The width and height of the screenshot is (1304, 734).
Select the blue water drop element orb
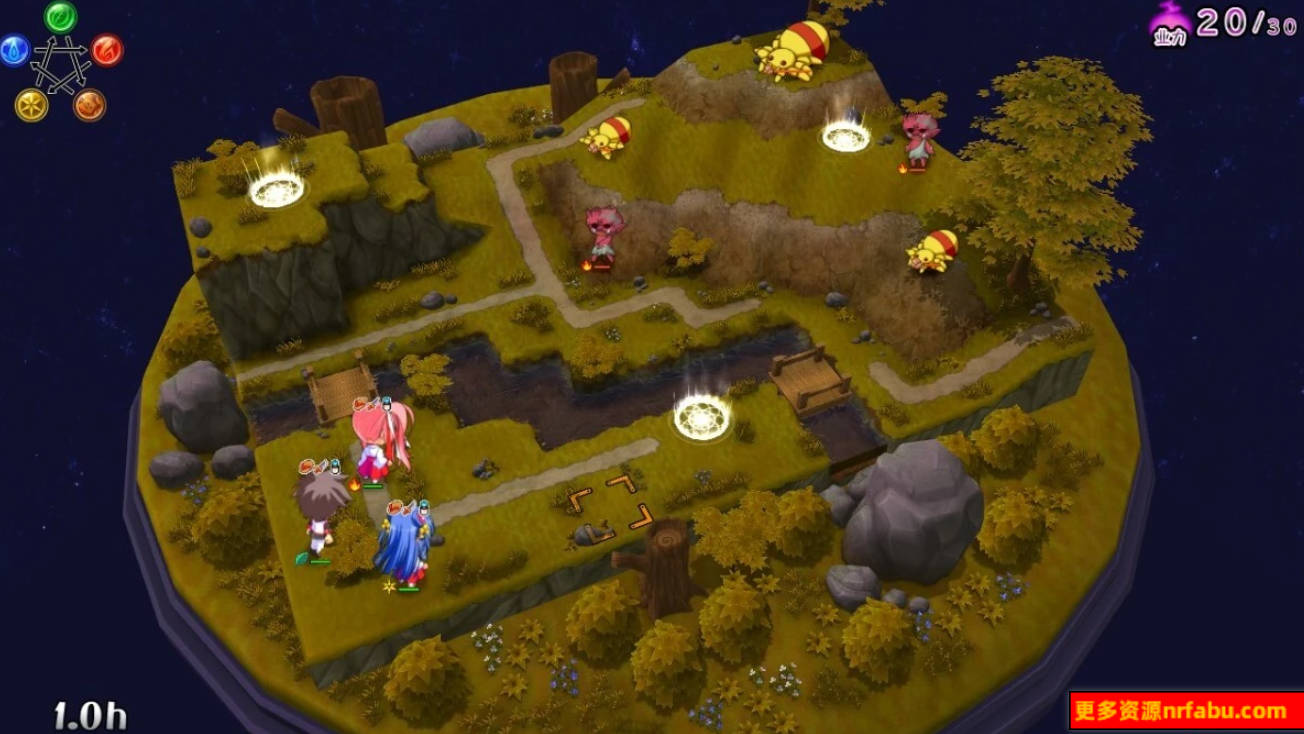(x=14, y=50)
